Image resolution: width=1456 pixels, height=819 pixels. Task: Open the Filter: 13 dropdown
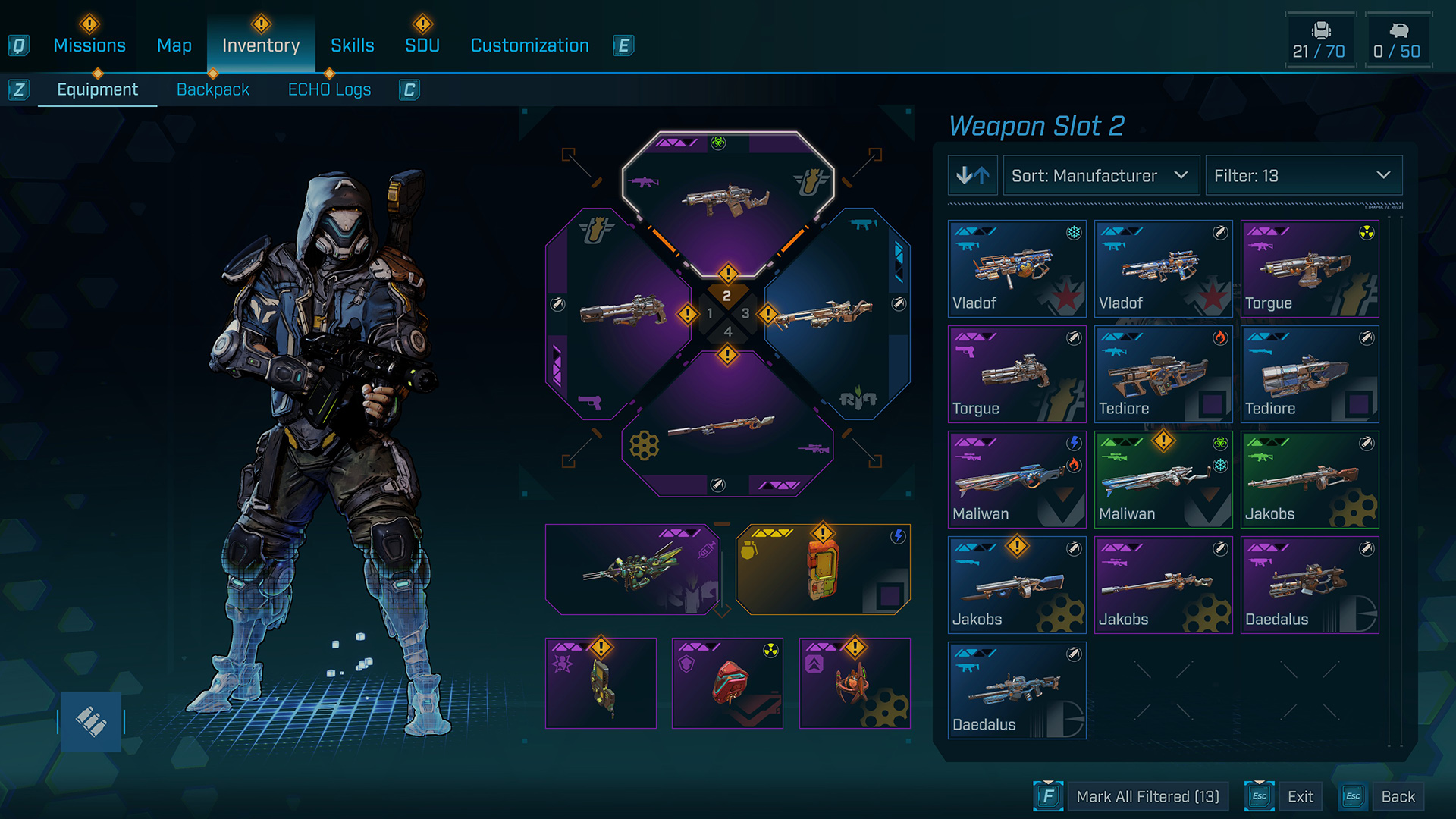tap(1303, 176)
